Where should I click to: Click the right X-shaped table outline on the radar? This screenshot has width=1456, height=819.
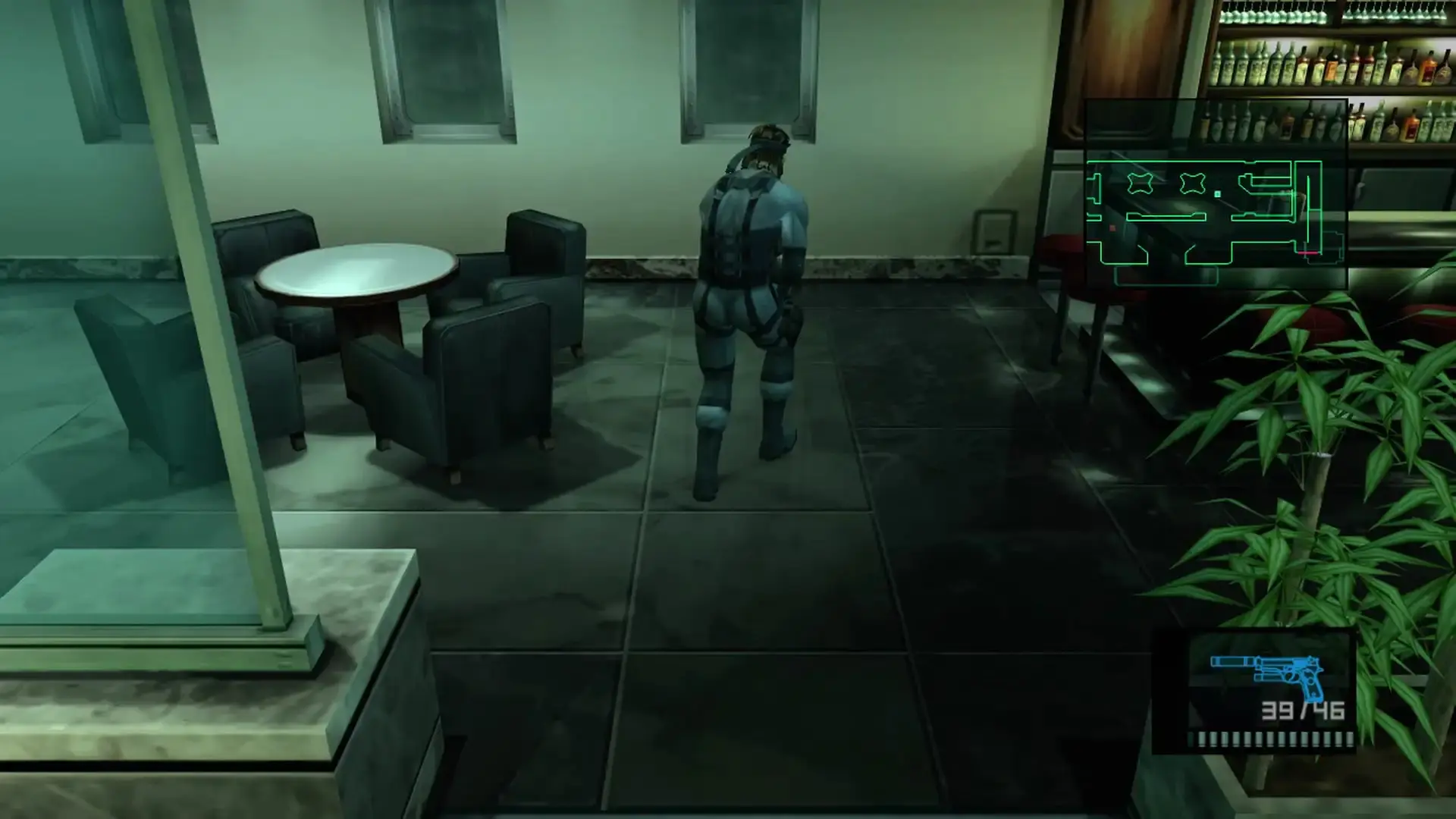pos(1192,184)
